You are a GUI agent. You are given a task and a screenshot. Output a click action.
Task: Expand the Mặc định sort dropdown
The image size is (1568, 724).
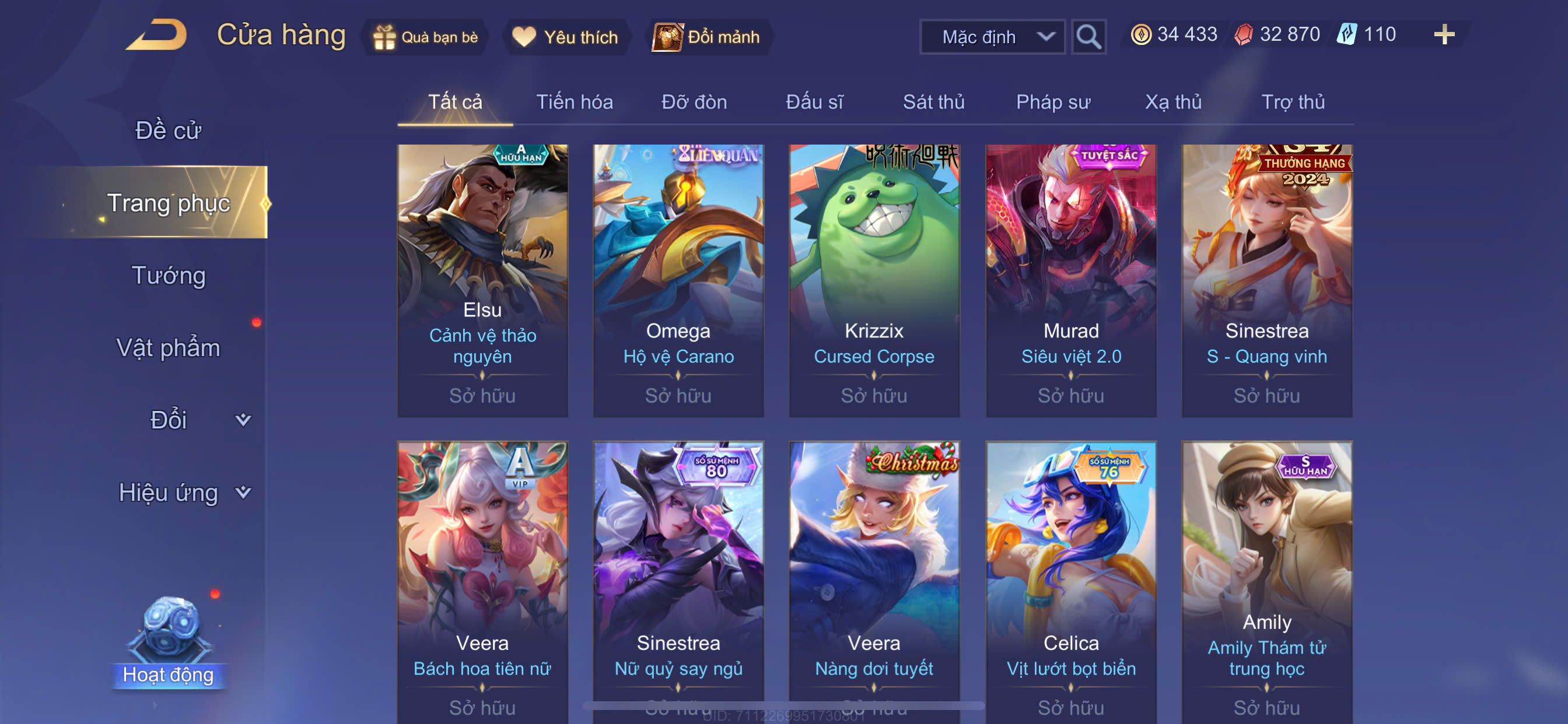(992, 37)
